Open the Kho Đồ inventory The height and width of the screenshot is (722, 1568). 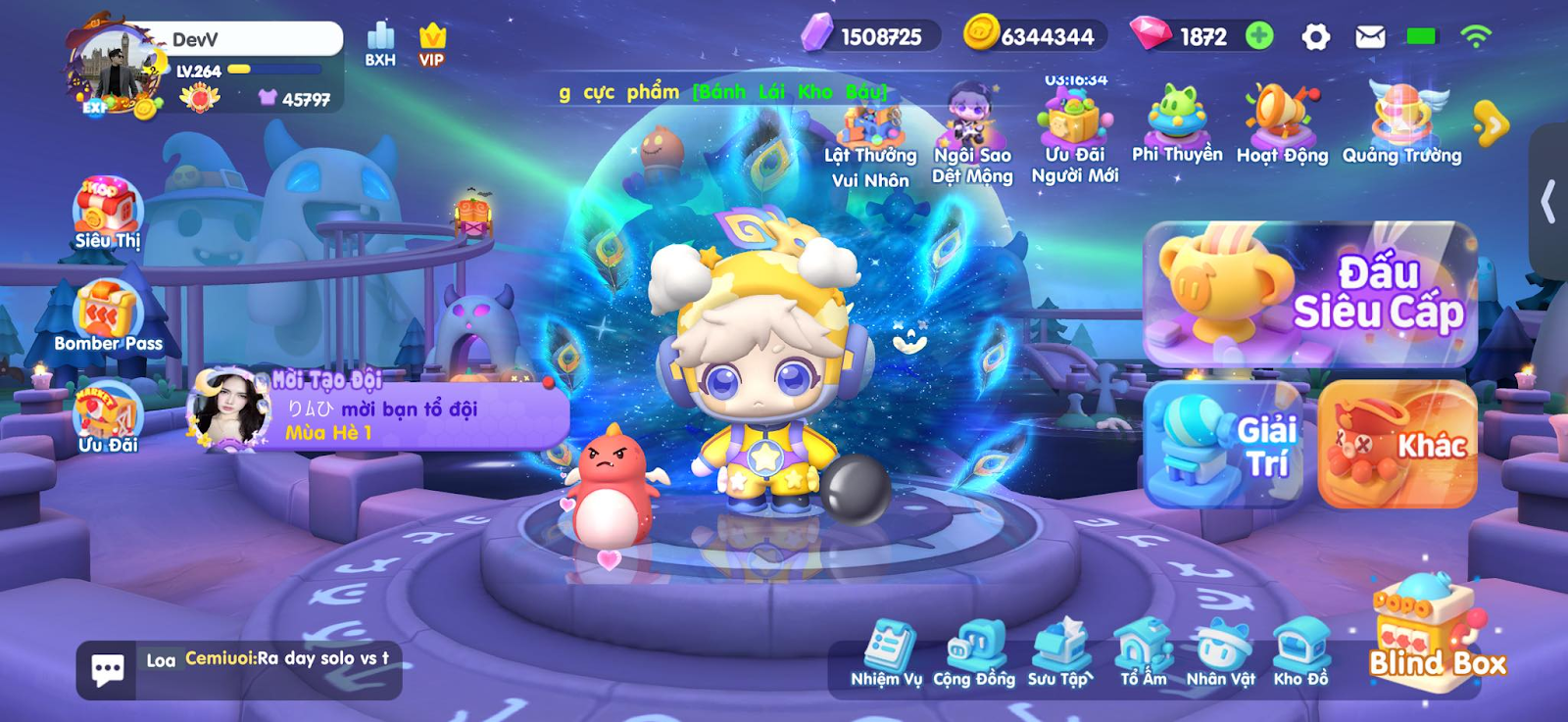pos(1300,653)
